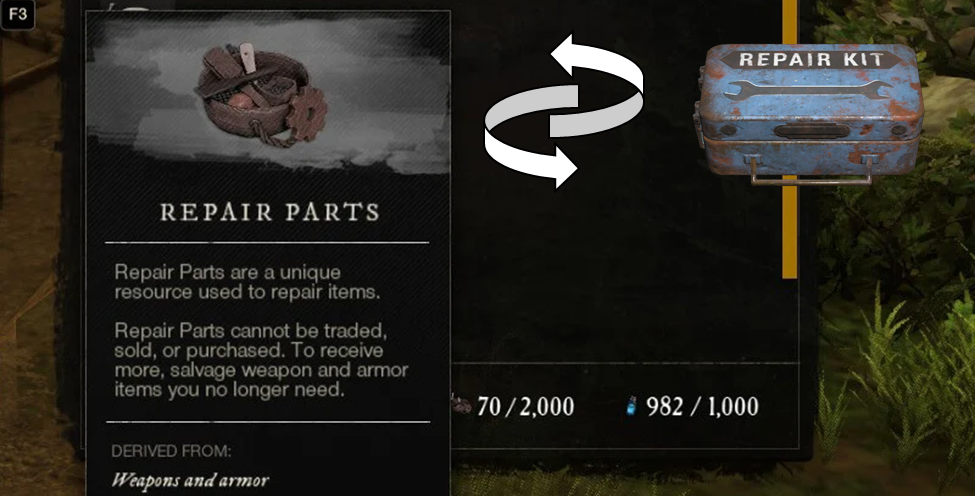Screen dimensions: 976x496
Task: Select the repair parts counter icon beside 70 / 2,000
Action: (x=460, y=406)
